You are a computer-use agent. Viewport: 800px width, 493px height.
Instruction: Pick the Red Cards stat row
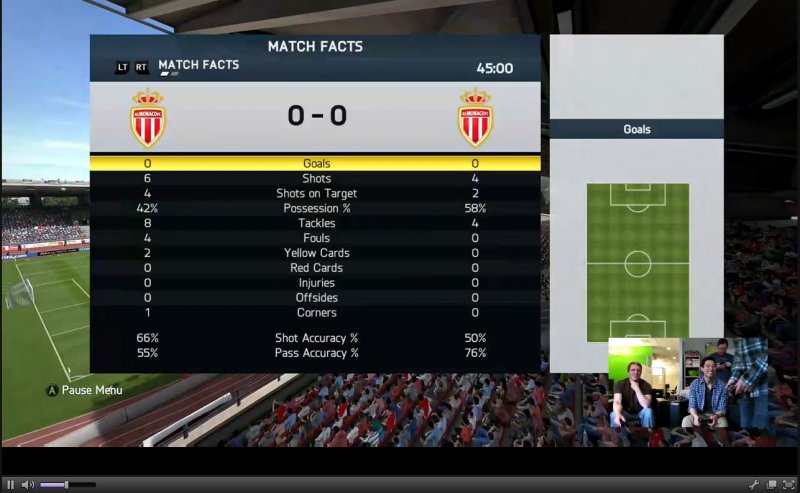[x=316, y=268]
